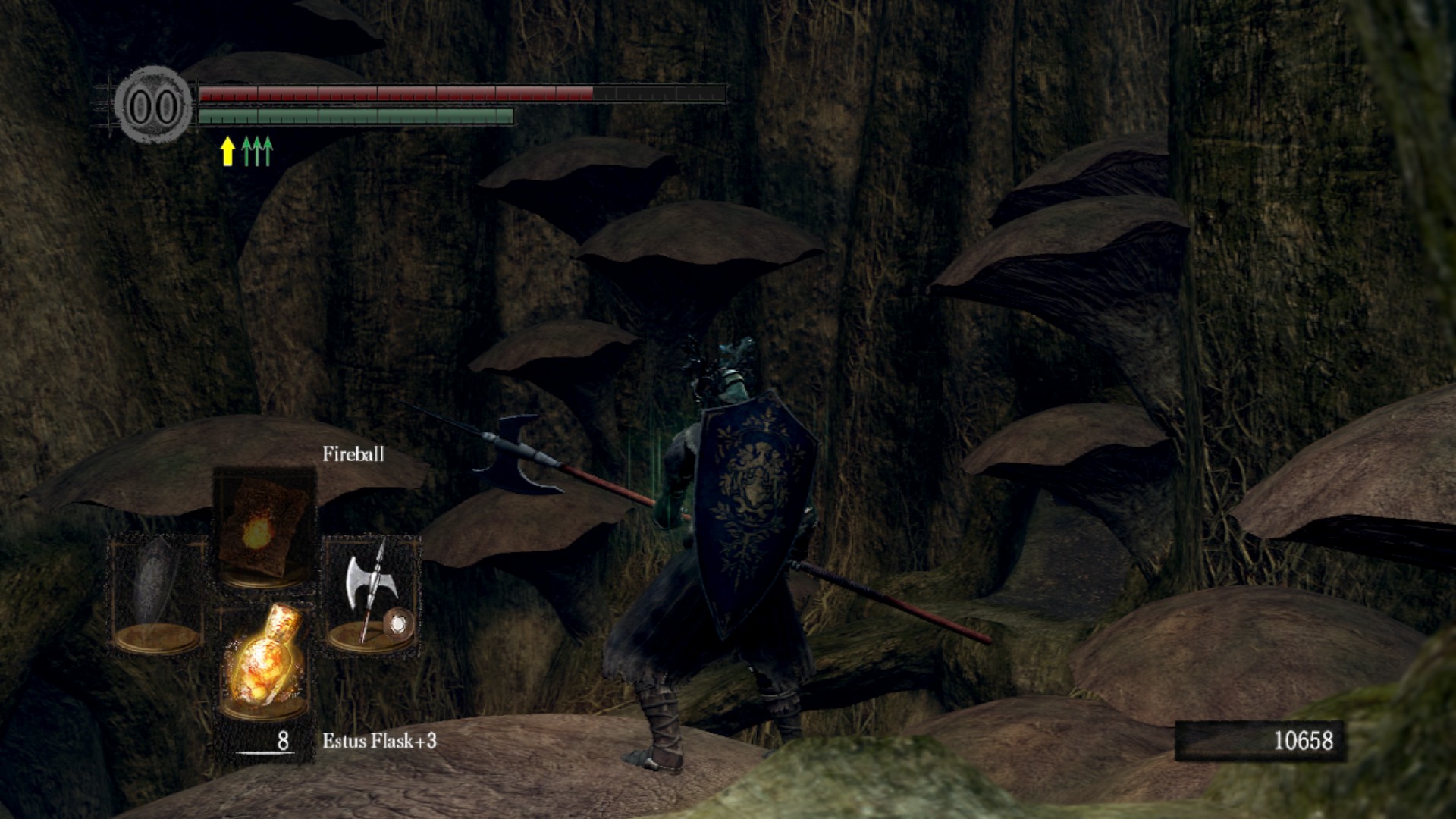
Task: Select the halberd right-hand weapon slot
Action: (372, 593)
